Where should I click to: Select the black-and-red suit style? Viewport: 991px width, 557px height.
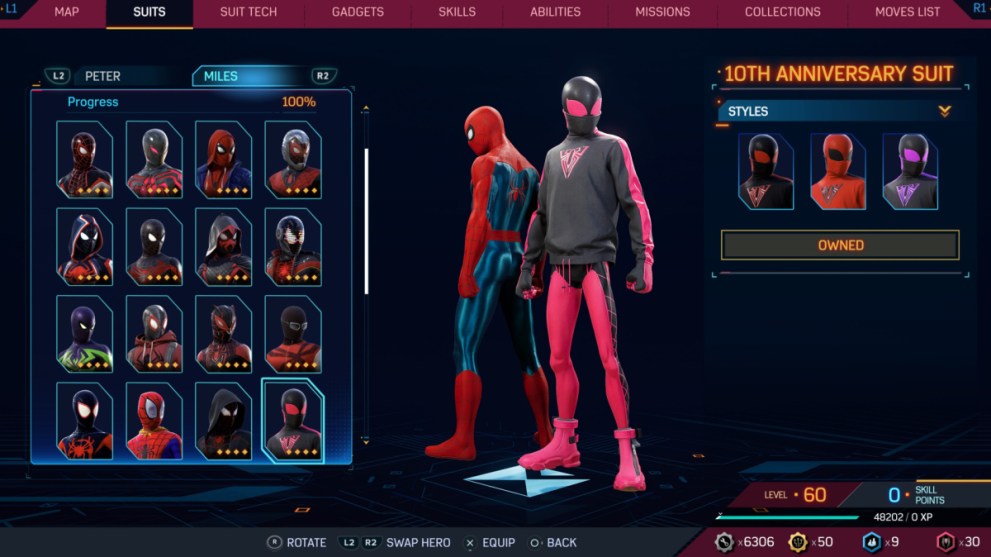(765, 171)
